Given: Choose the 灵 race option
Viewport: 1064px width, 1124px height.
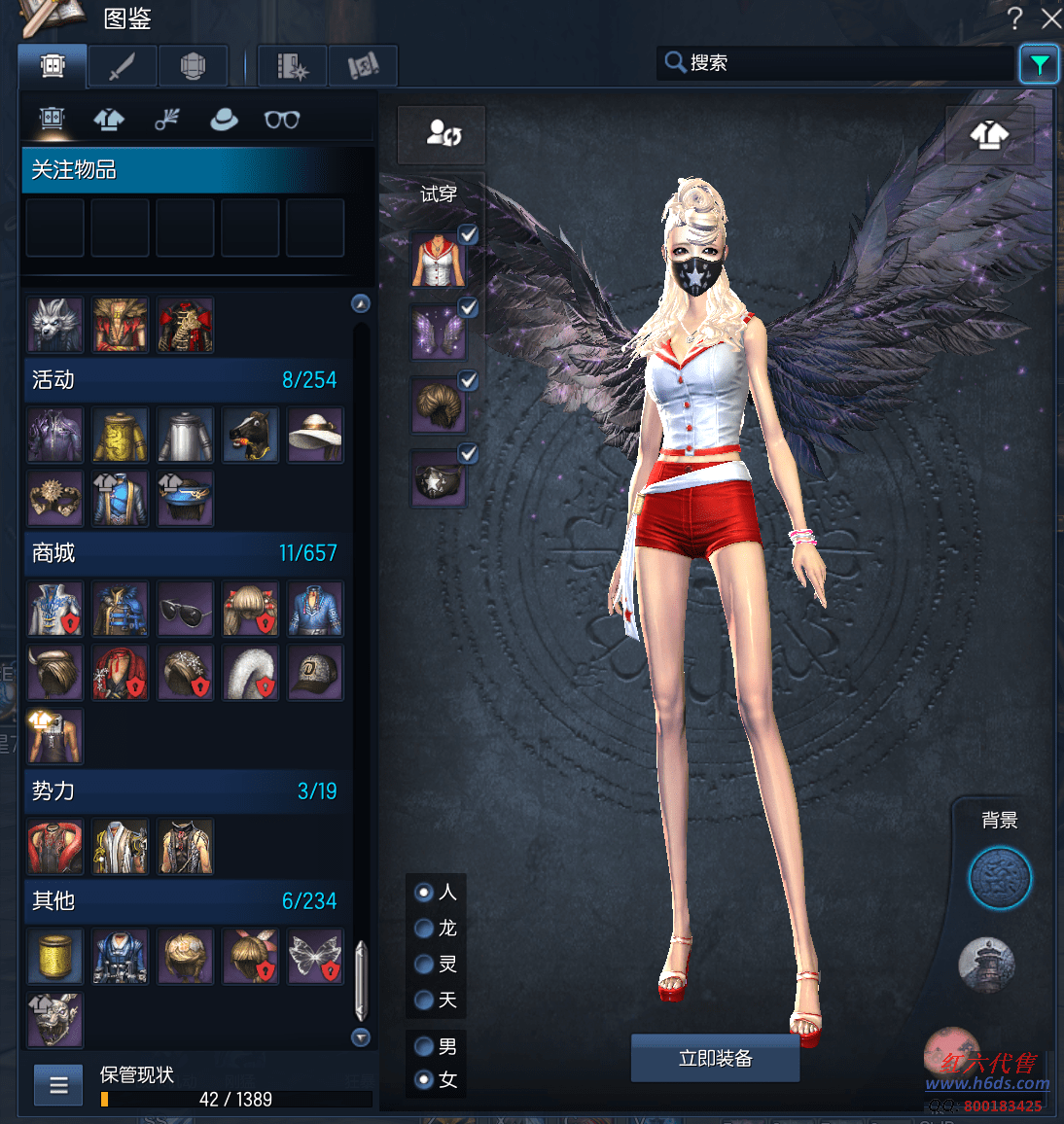Looking at the screenshot, I should coord(424,964).
